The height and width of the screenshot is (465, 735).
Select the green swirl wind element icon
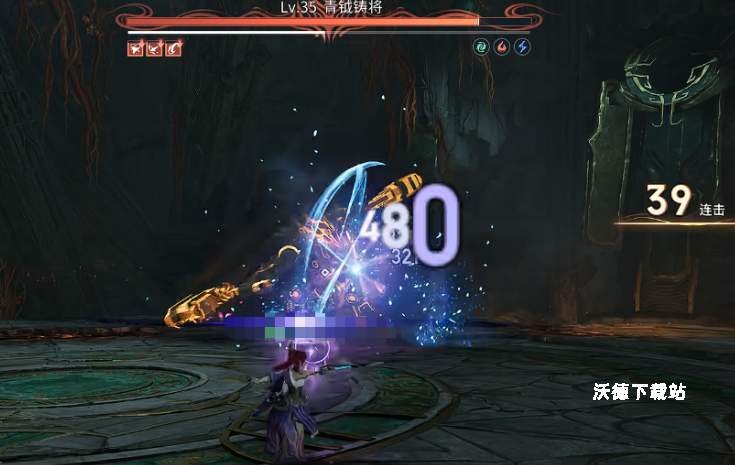481,47
